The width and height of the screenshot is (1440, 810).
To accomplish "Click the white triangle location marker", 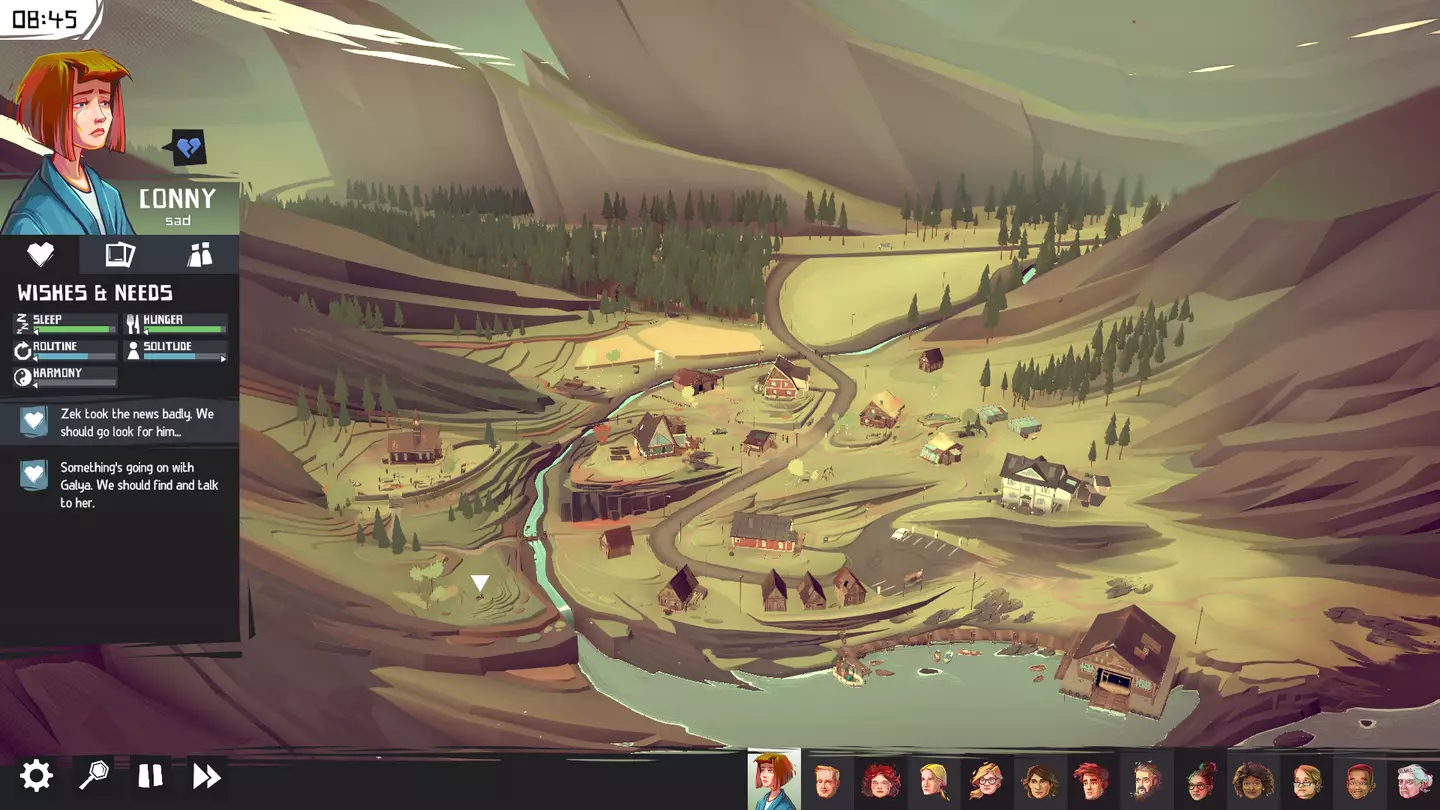I will click(480, 582).
